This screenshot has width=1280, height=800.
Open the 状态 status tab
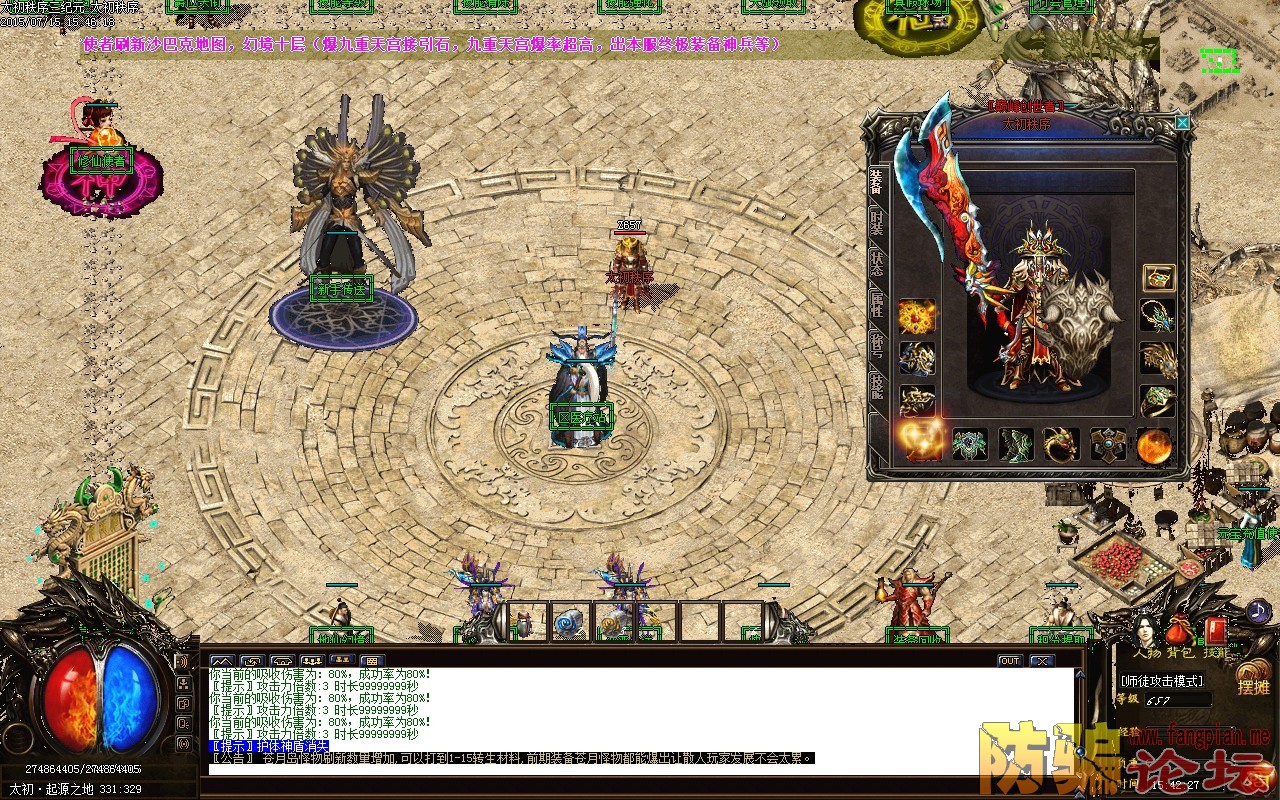[877, 262]
